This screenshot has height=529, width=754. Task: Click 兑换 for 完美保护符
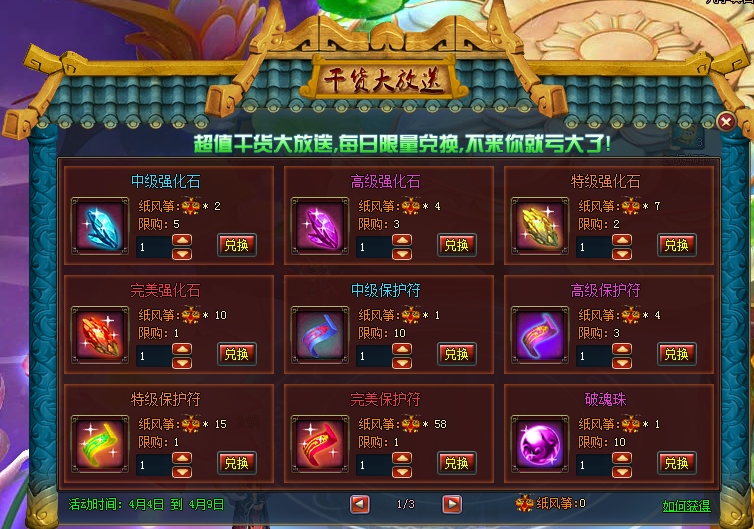tap(456, 463)
